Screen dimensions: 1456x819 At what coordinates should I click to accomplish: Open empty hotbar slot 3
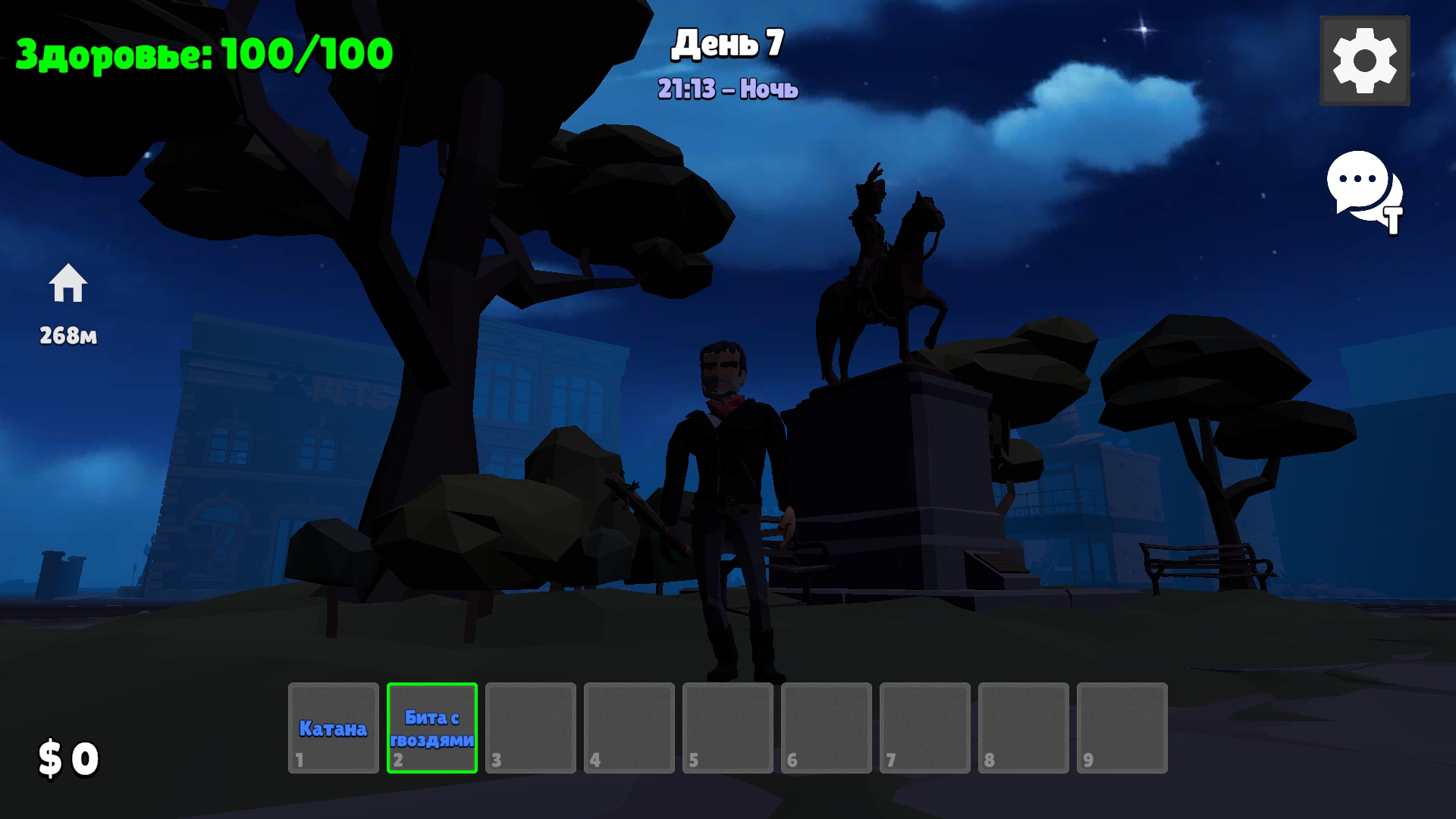[529, 728]
